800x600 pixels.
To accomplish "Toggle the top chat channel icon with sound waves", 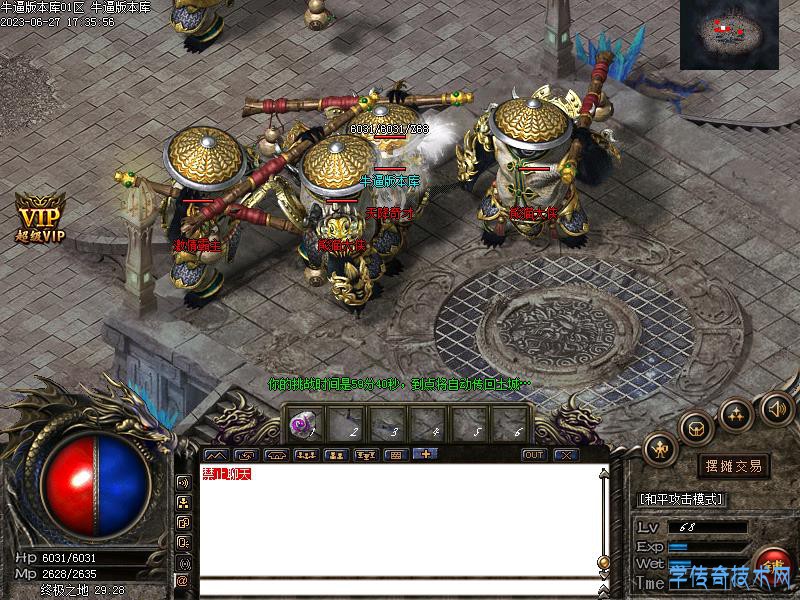I will tap(183, 483).
